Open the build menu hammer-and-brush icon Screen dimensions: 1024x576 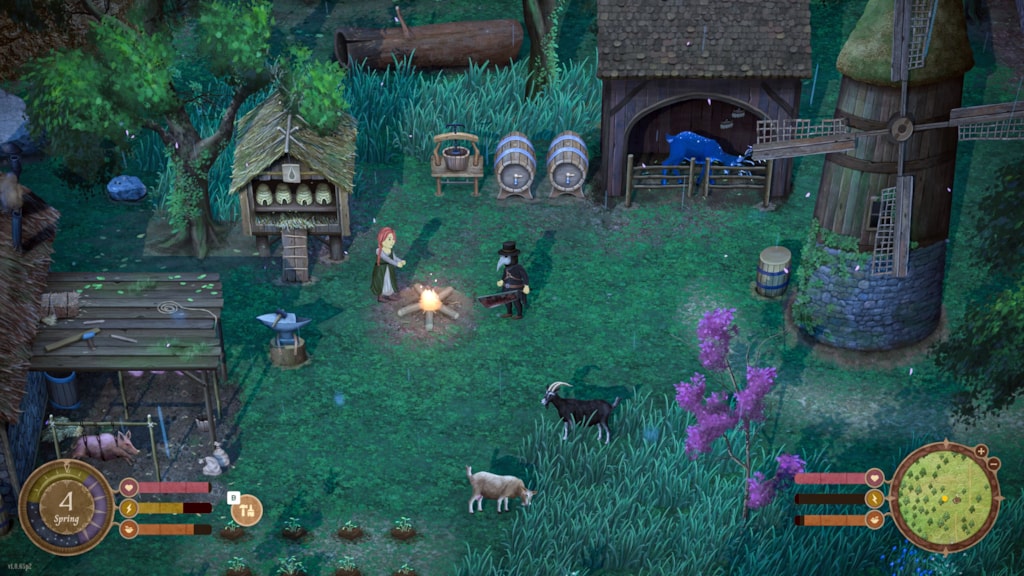click(247, 510)
